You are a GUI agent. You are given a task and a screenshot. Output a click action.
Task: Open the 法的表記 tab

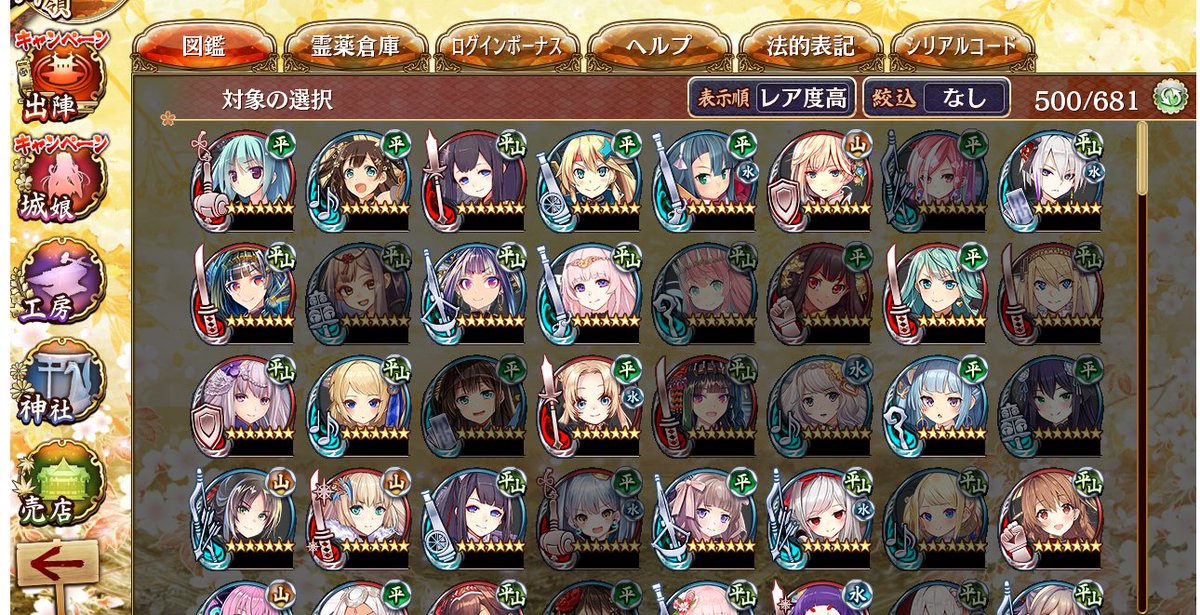810,46
